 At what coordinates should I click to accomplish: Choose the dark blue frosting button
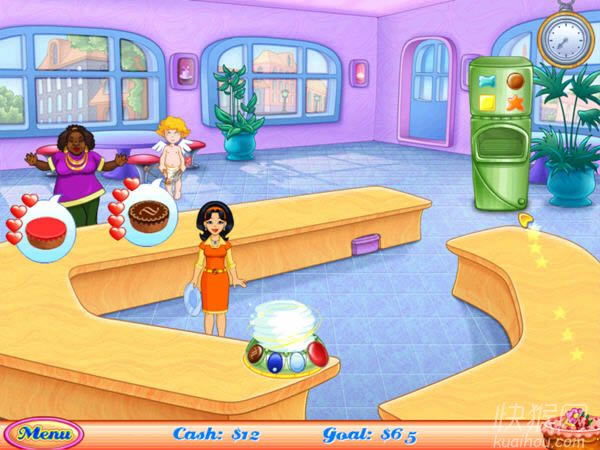275,360
